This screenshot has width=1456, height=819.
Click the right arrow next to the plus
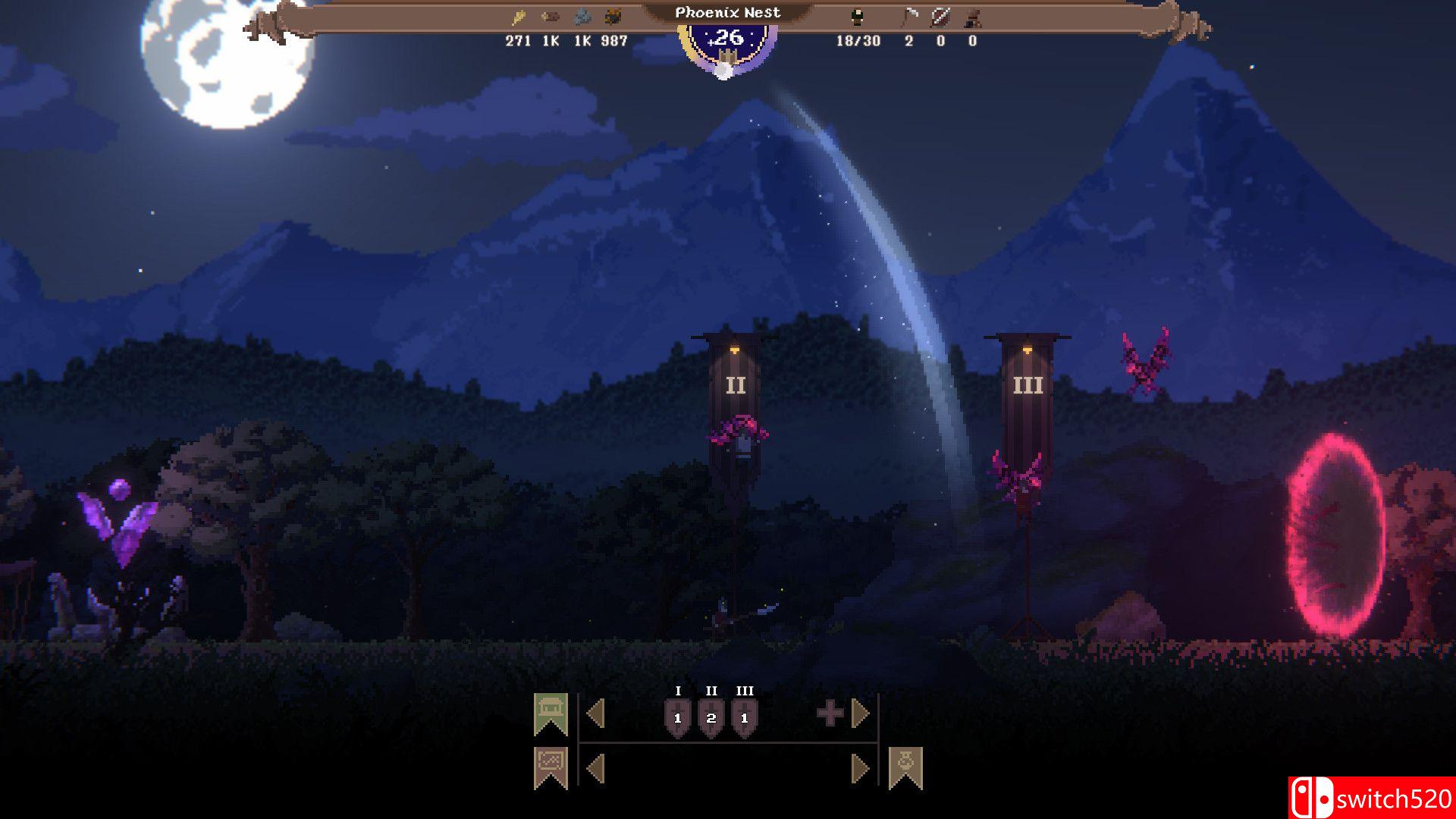point(859,713)
